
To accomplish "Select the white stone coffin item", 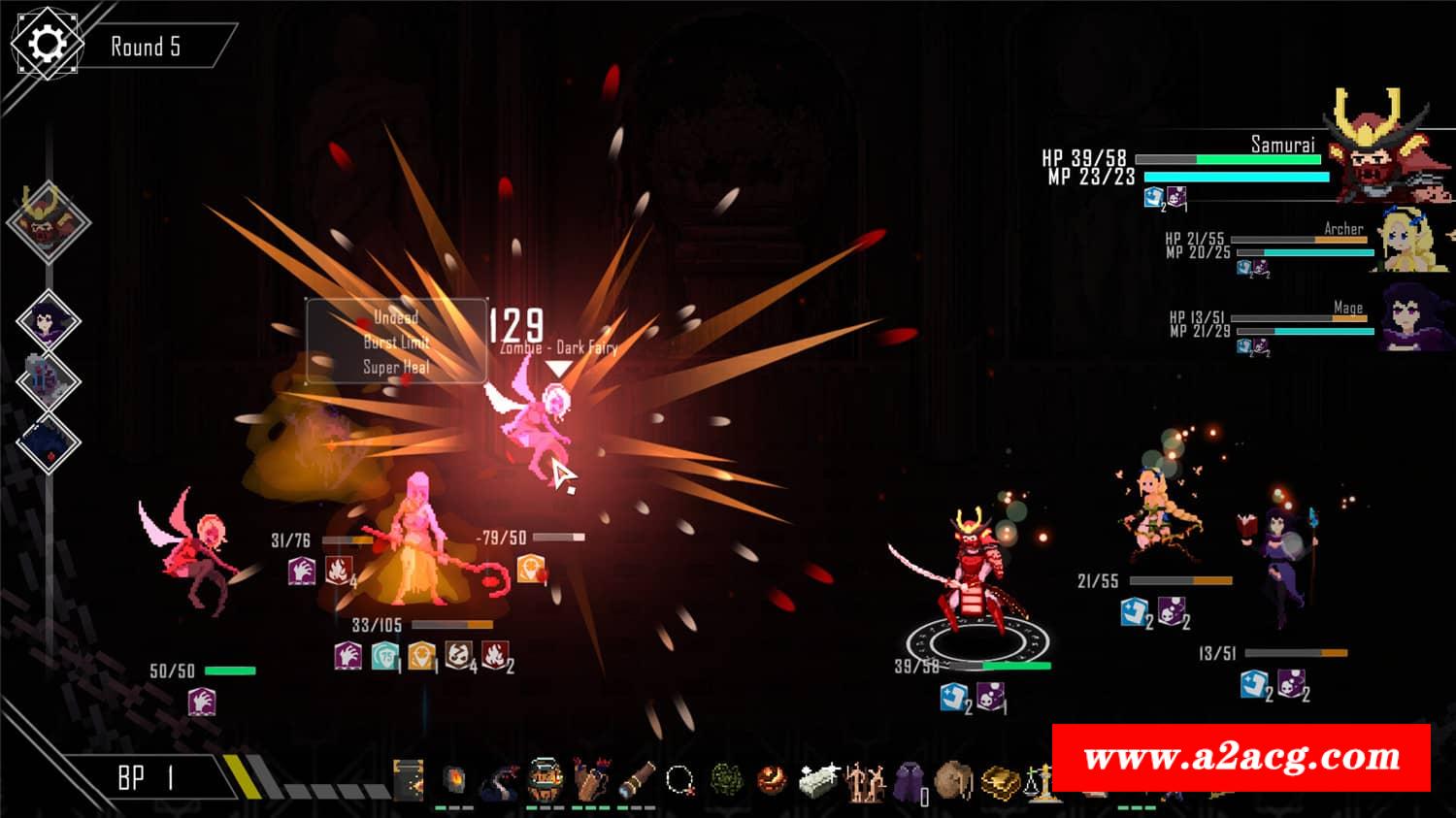I will 818,779.
